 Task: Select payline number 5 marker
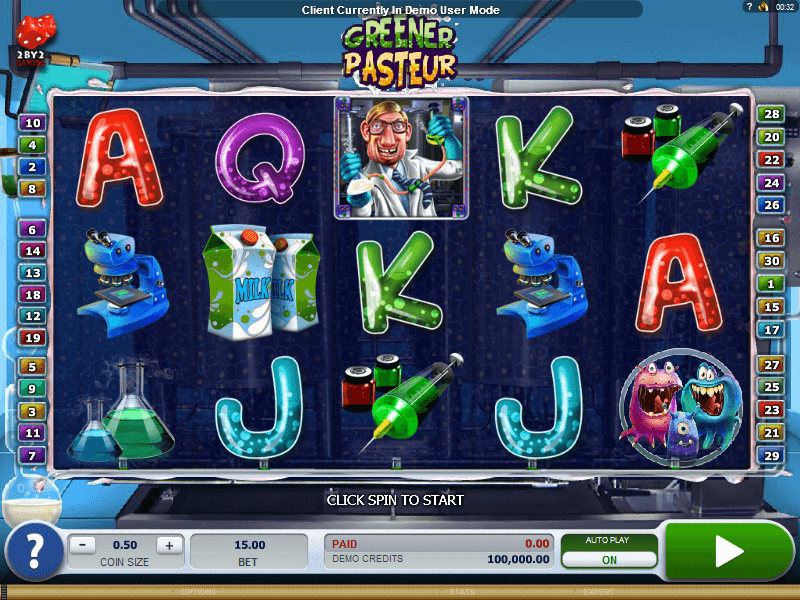[32, 367]
